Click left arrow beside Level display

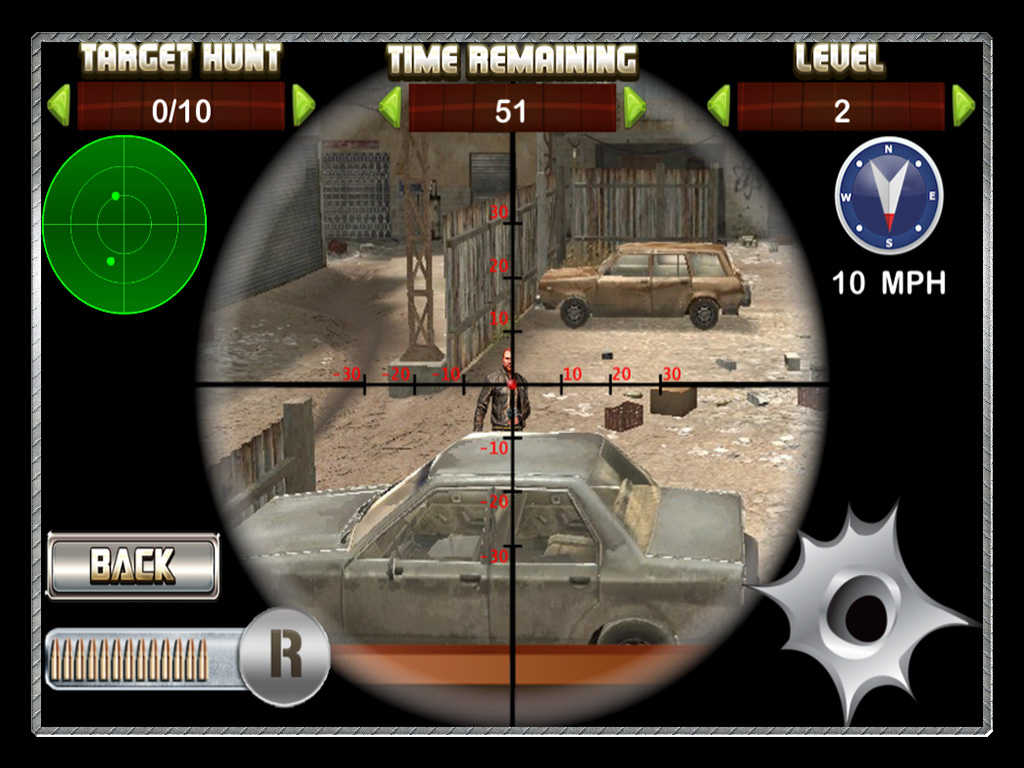[718, 106]
